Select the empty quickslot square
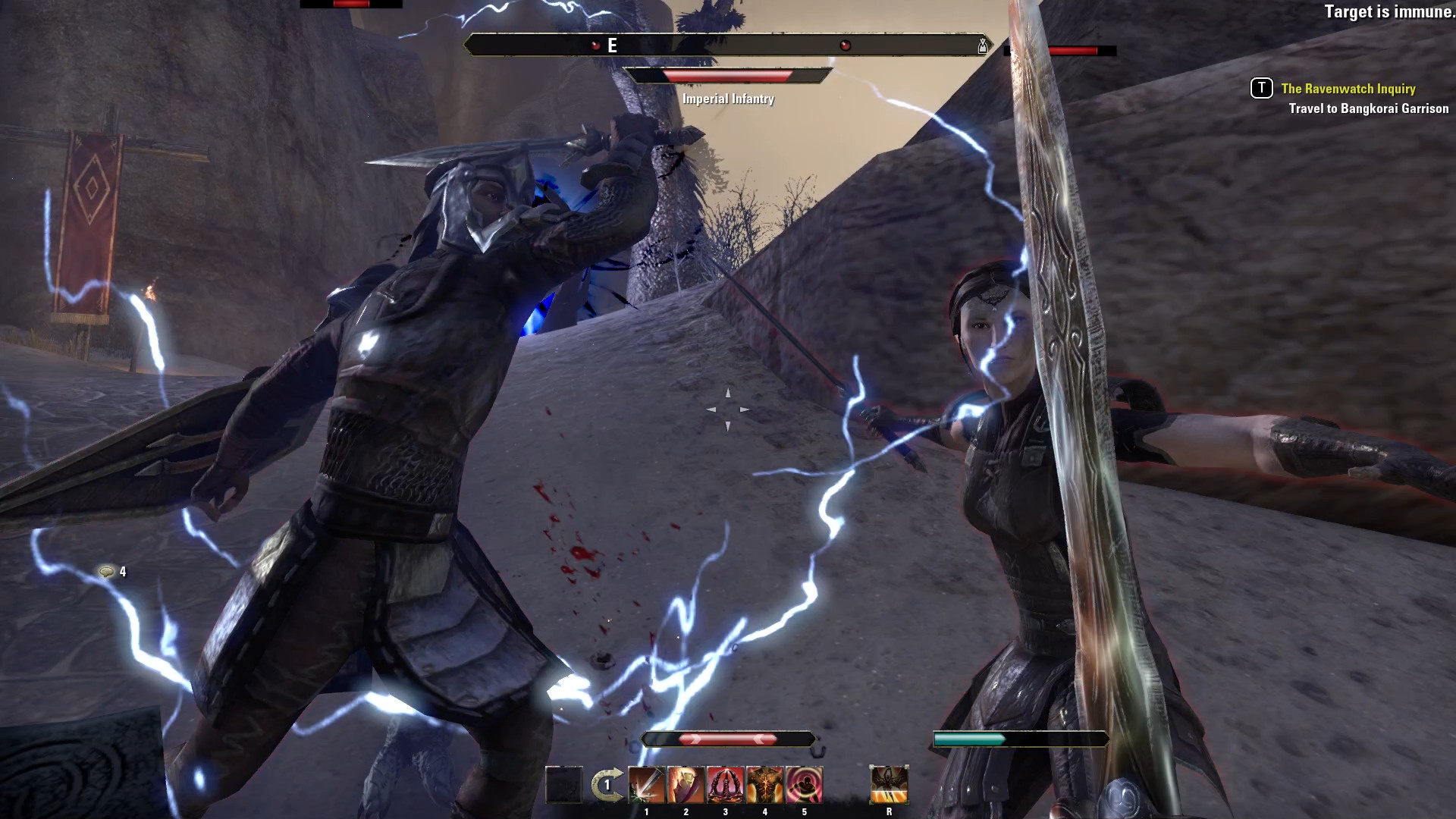The height and width of the screenshot is (819, 1456). (x=564, y=784)
